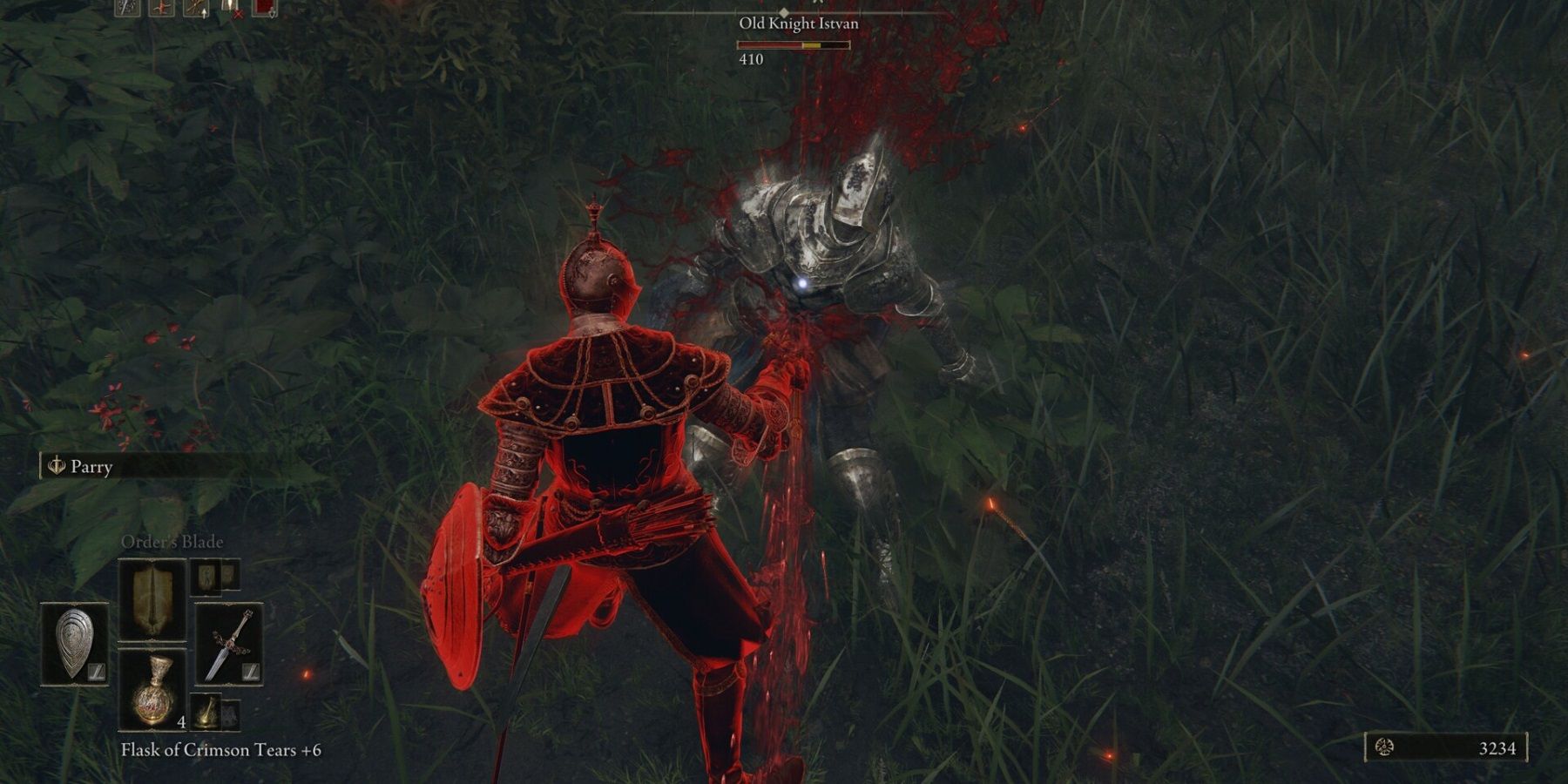The height and width of the screenshot is (784, 1568).
Task: Select the torch quick-item icon
Action: pyautogui.click(x=206, y=713)
